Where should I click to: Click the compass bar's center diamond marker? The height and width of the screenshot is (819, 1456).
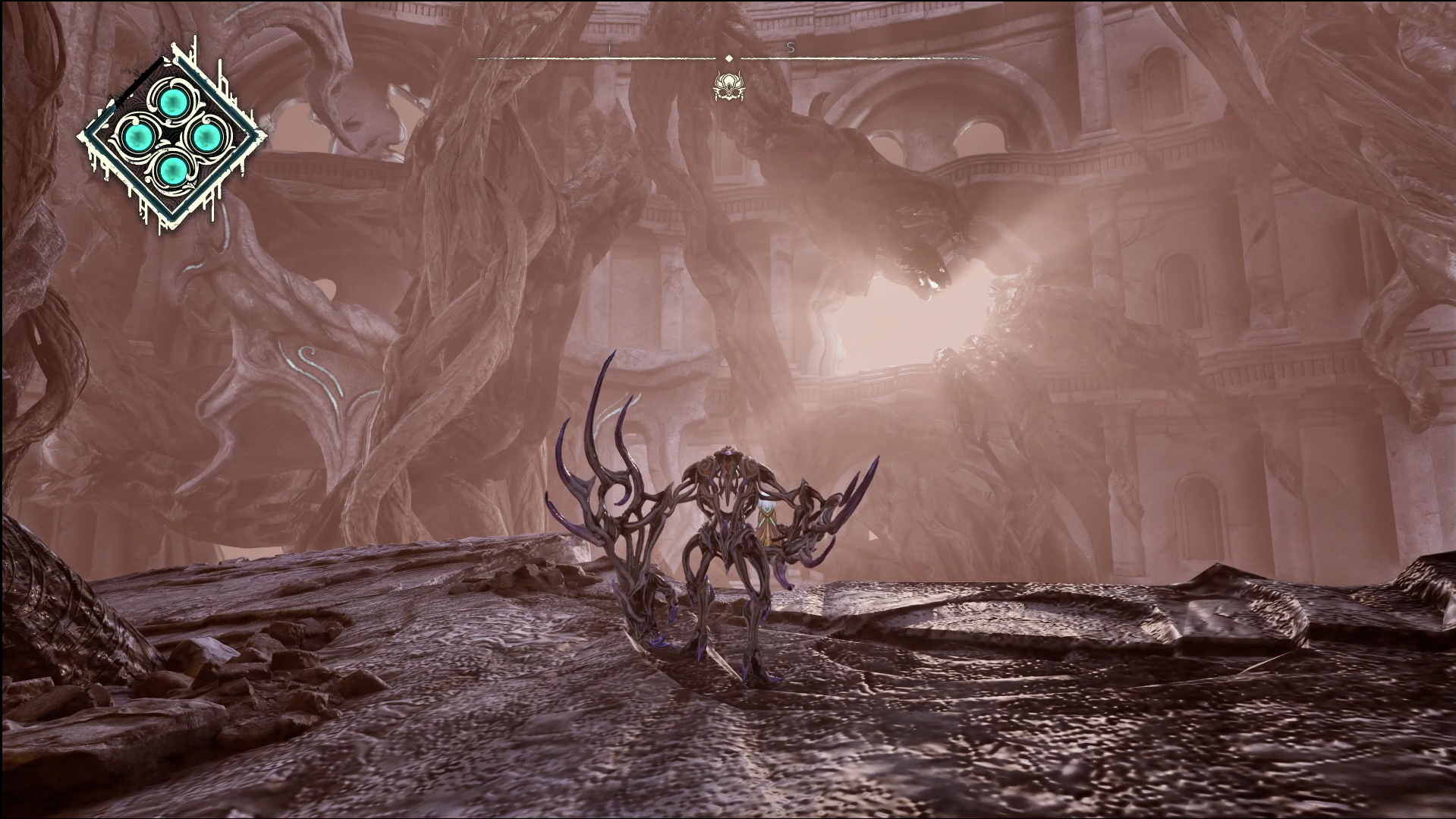[728, 58]
